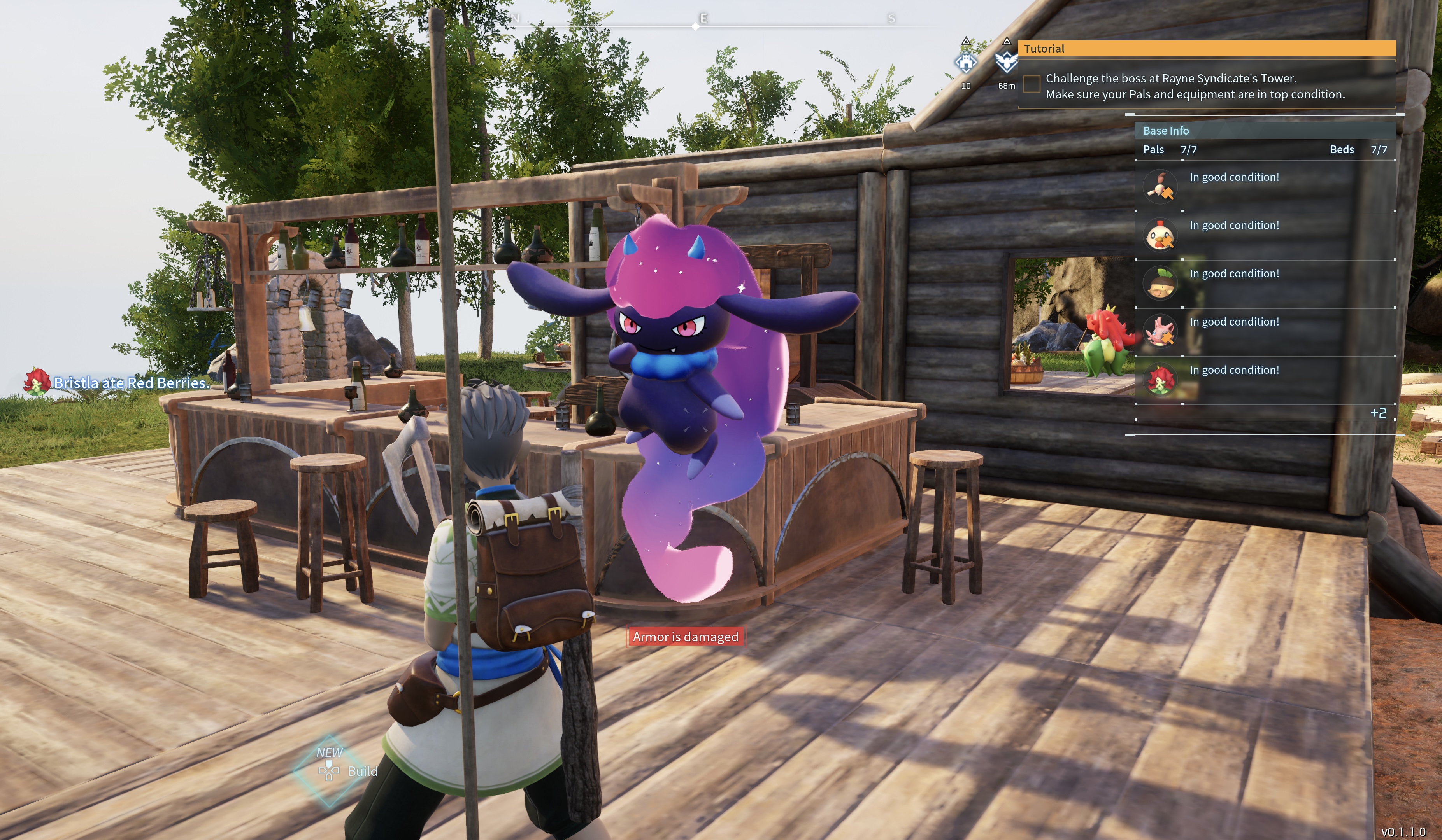Click the 'Bristla ate Red Berries' log entry

tap(130, 383)
